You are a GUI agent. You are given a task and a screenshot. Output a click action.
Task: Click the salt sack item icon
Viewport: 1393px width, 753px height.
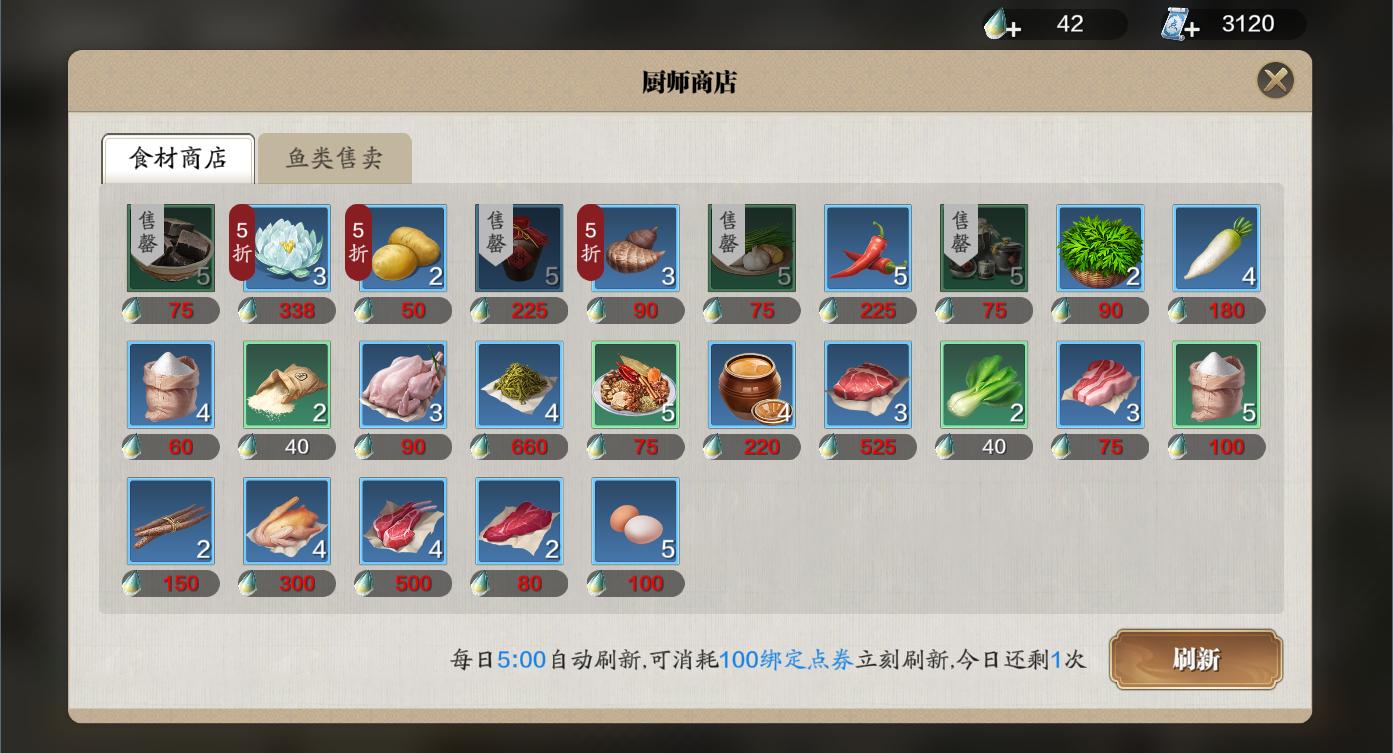170,384
